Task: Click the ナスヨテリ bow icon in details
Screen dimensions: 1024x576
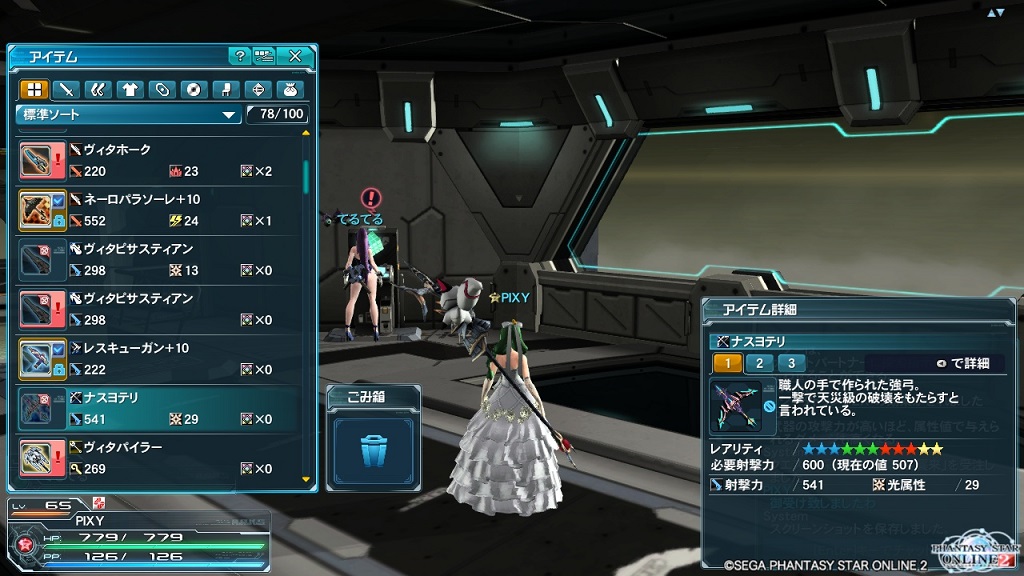Action: 735,406
